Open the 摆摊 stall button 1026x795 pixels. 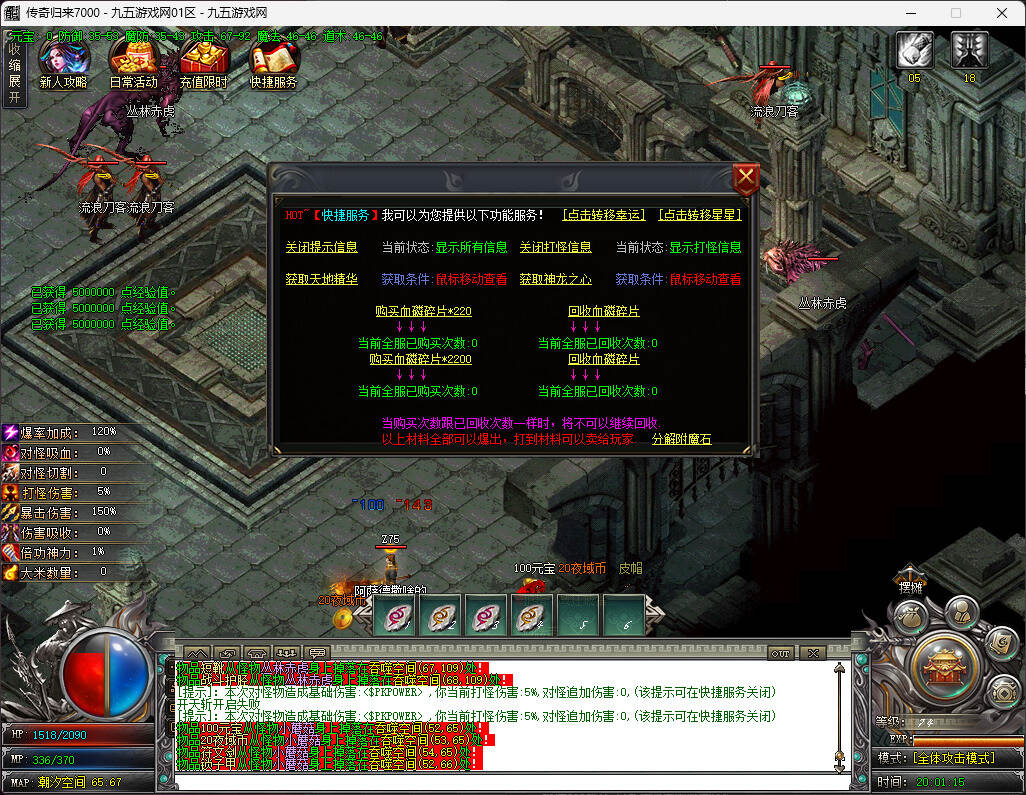pos(909,587)
